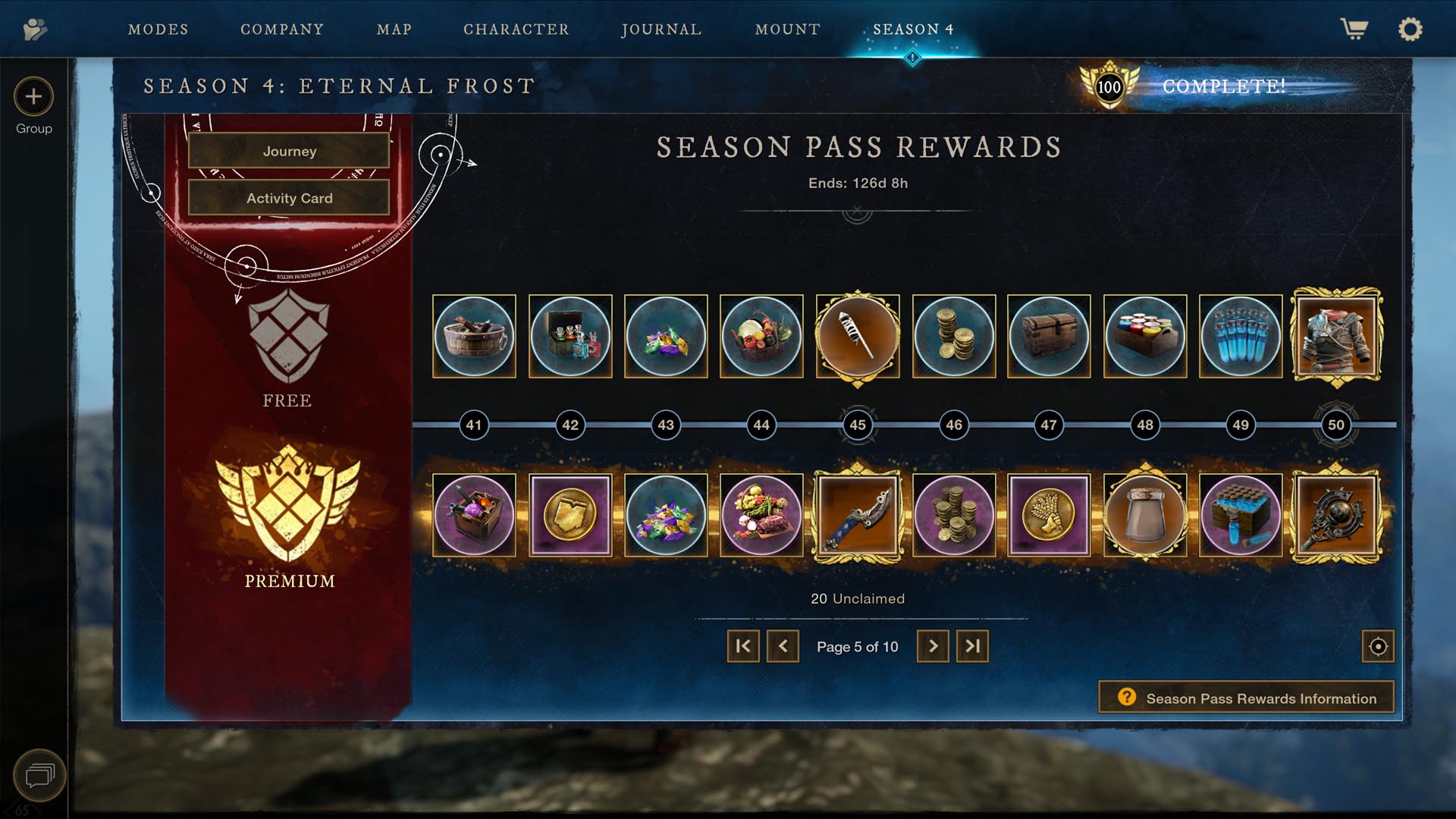This screenshot has height=819, width=1456.
Task: Open the shopping cart icon
Action: click(x=1354, y=30)
